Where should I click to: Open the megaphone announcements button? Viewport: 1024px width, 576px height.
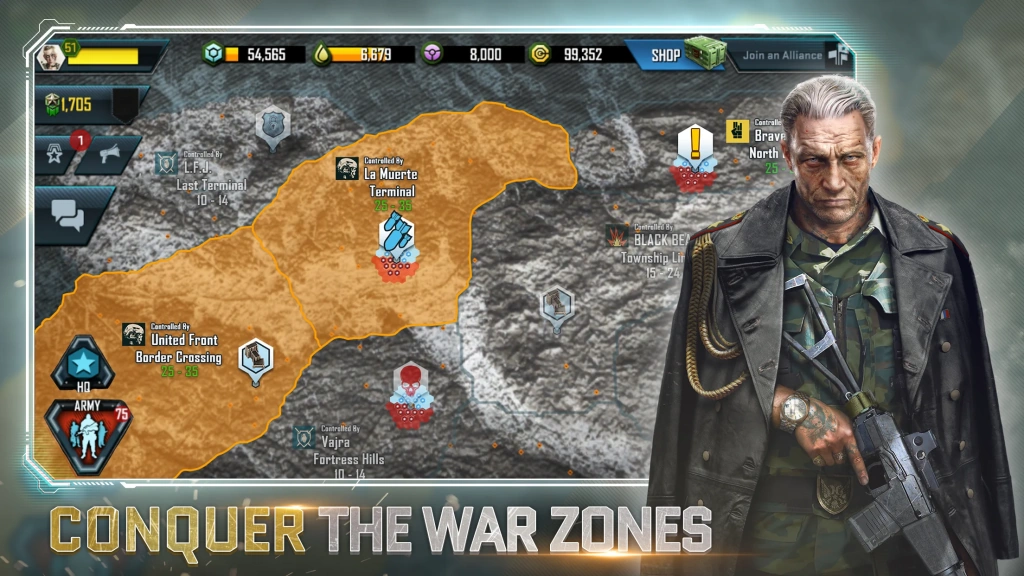click(107, 154)
